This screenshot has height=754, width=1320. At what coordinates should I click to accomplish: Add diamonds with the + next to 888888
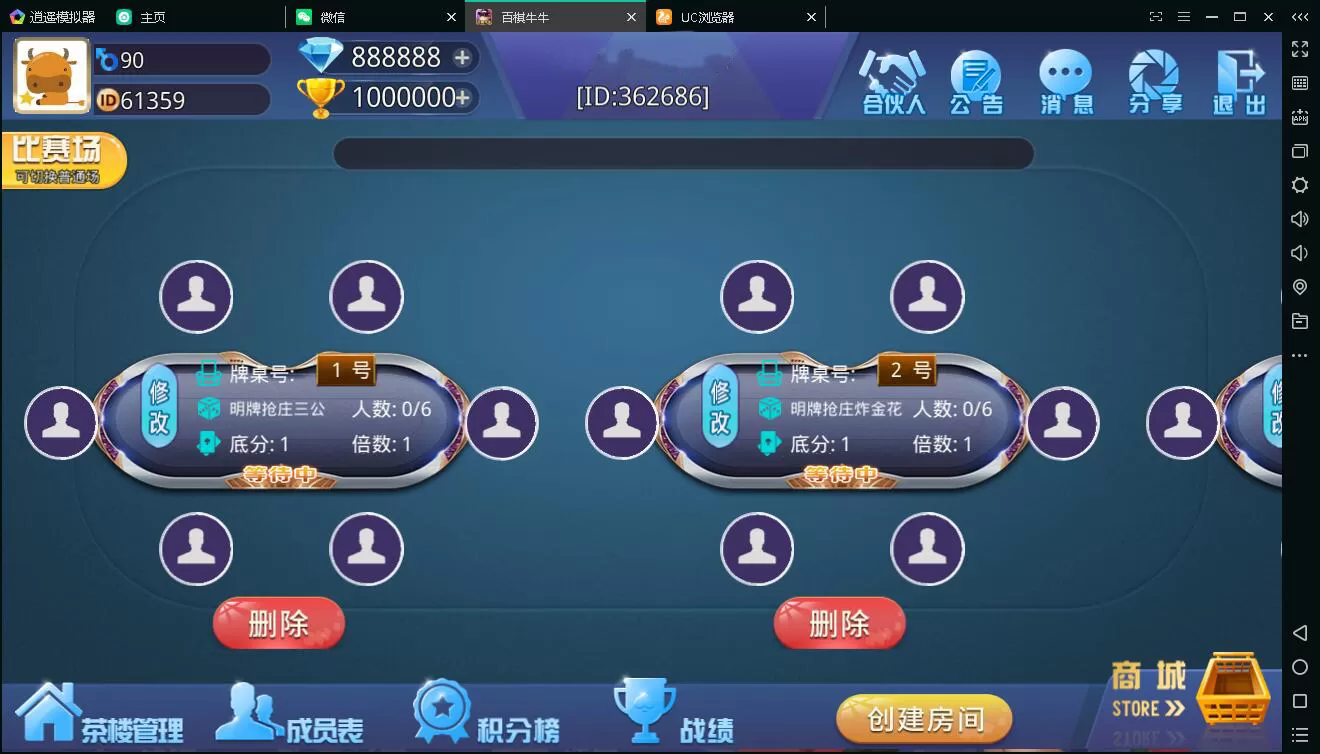click(463, 58)
